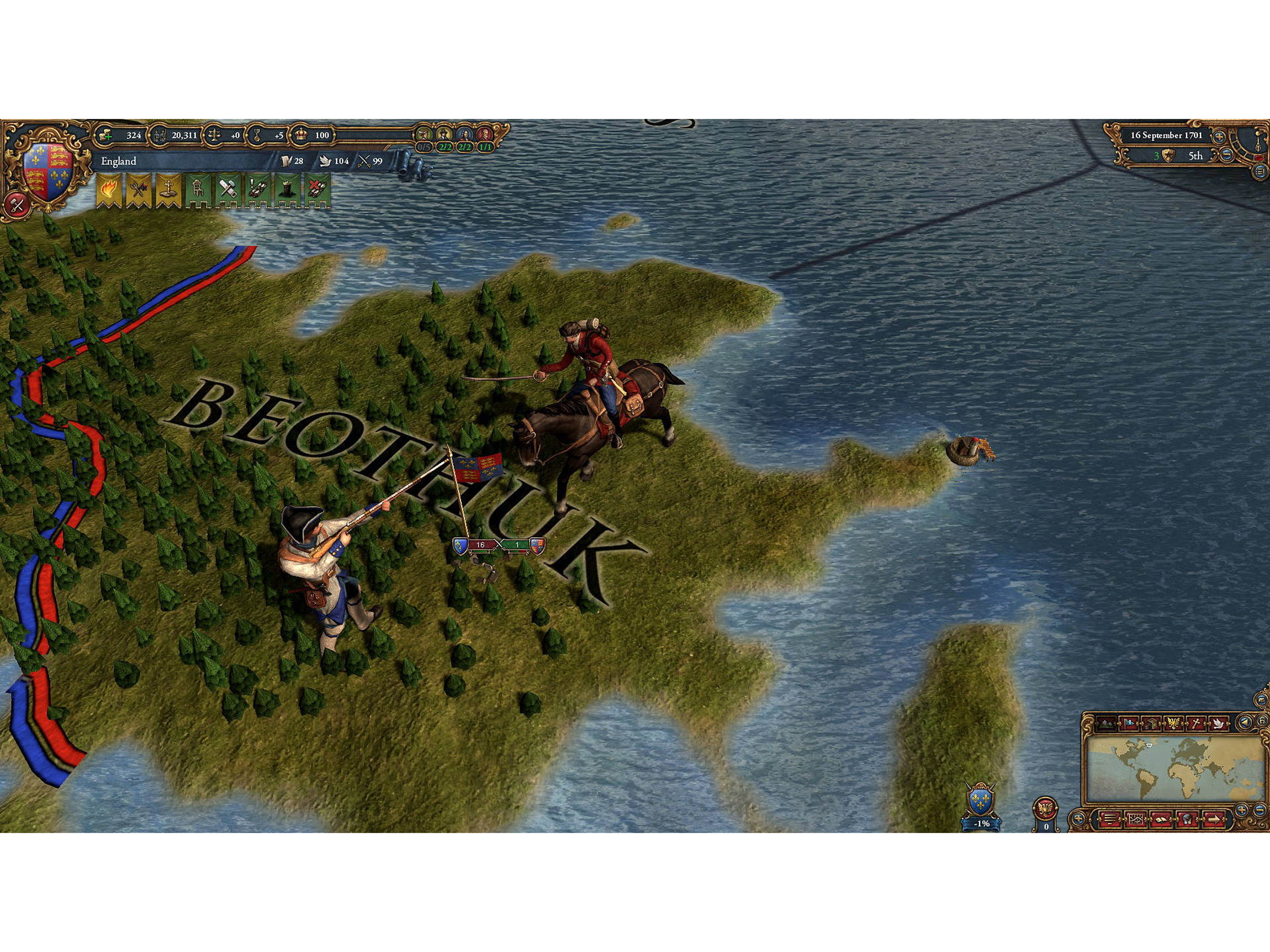Open the statistics graph icon

pyautogui.click(x=1136, y=819)
